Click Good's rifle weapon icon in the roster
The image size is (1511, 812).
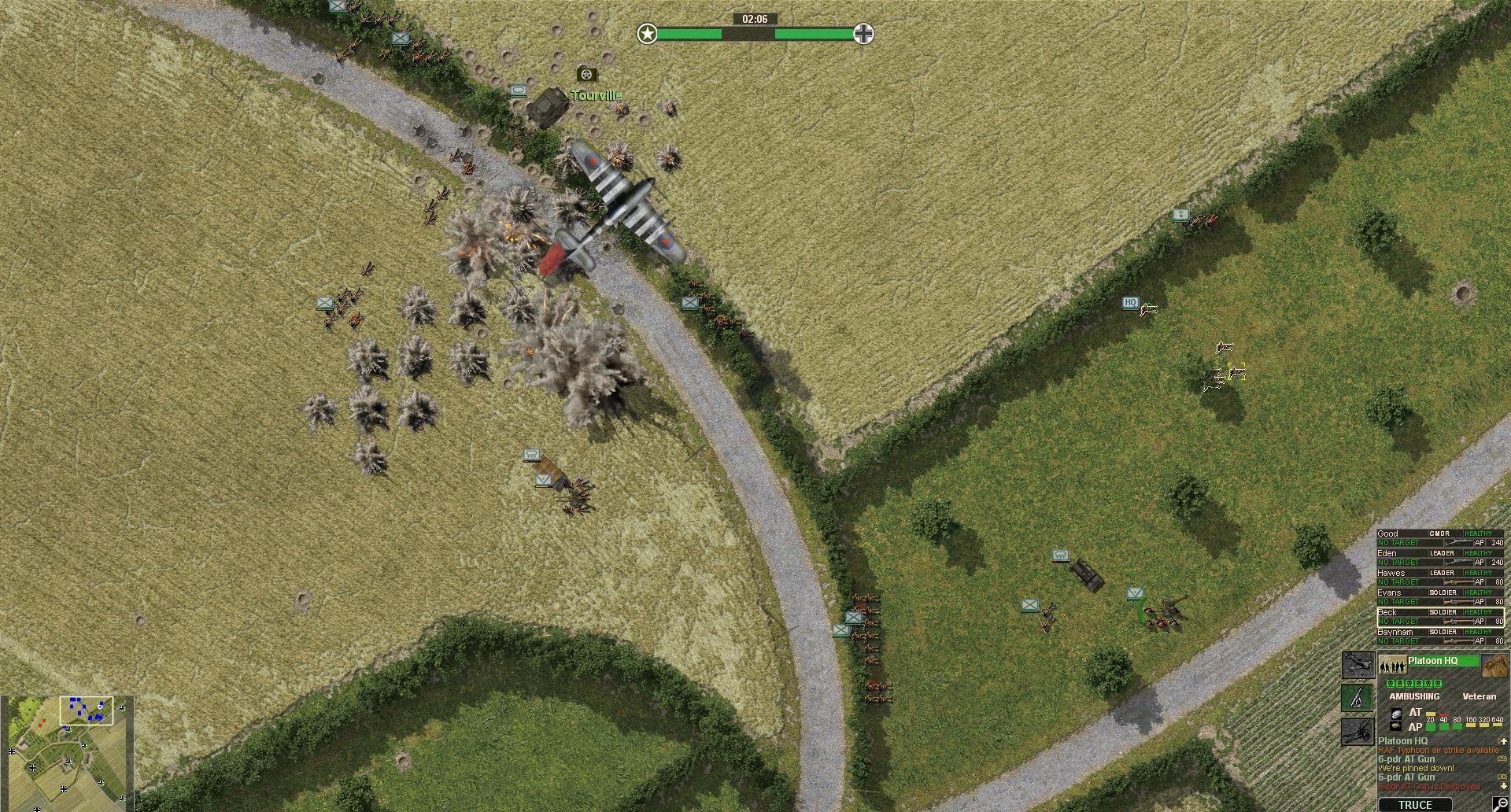pyautogui.click(x=1459, y=543)
